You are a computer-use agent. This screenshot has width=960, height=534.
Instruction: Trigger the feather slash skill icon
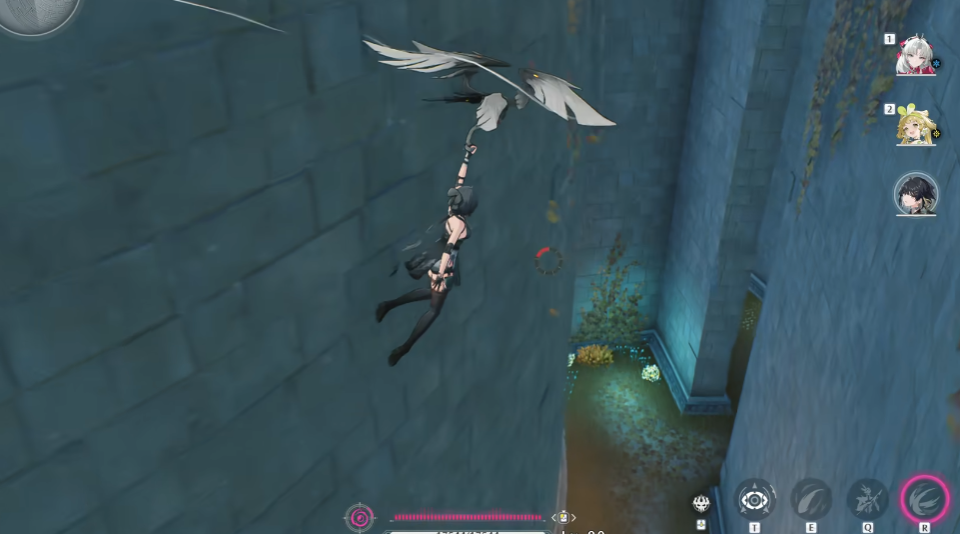811,498
